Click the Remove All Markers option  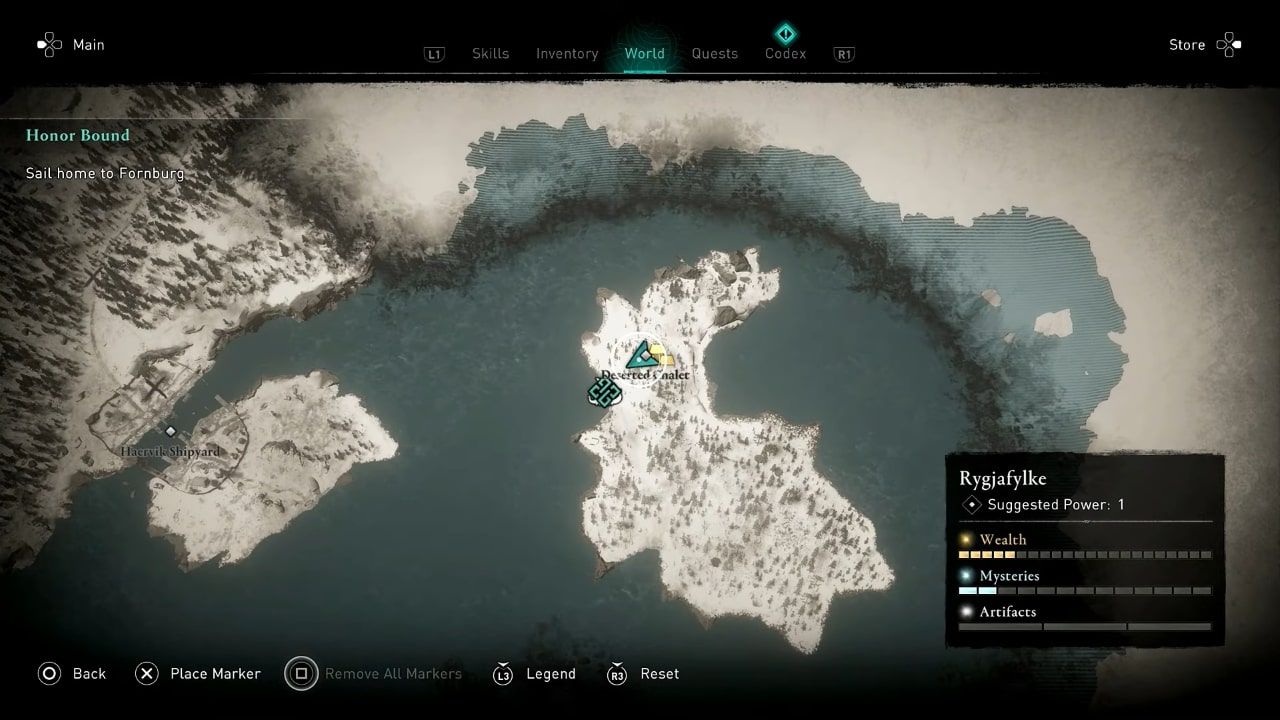click(374, 674)
